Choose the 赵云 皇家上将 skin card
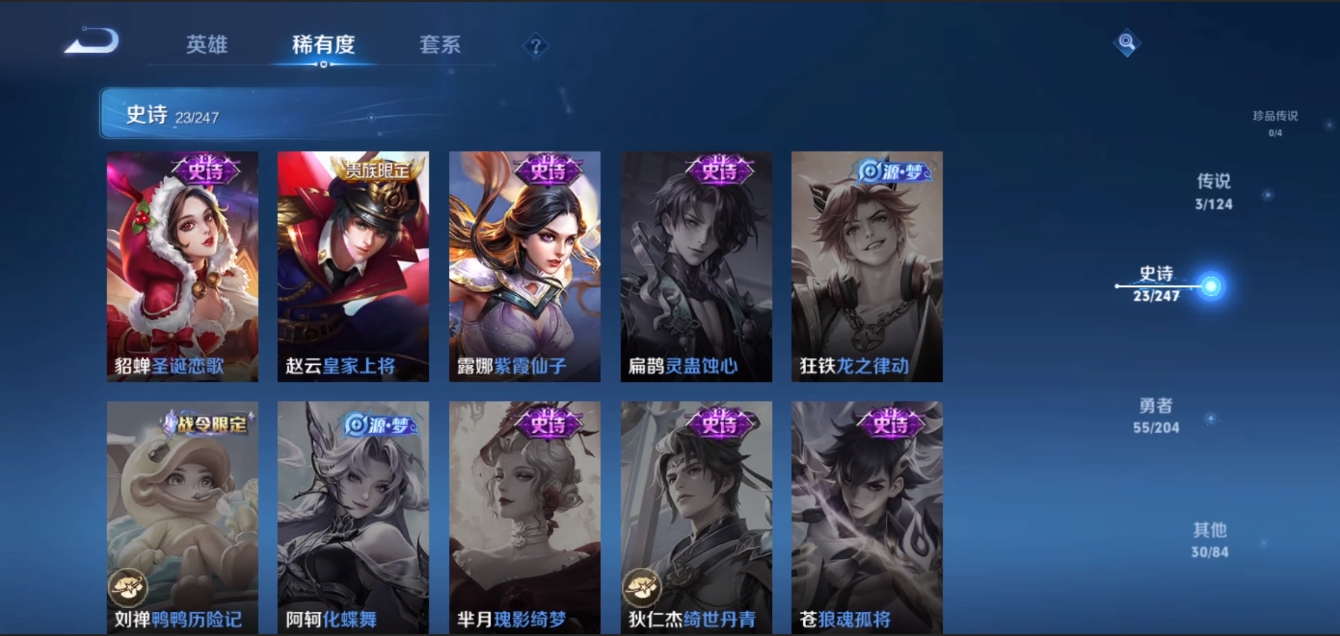 coord(353,266)
